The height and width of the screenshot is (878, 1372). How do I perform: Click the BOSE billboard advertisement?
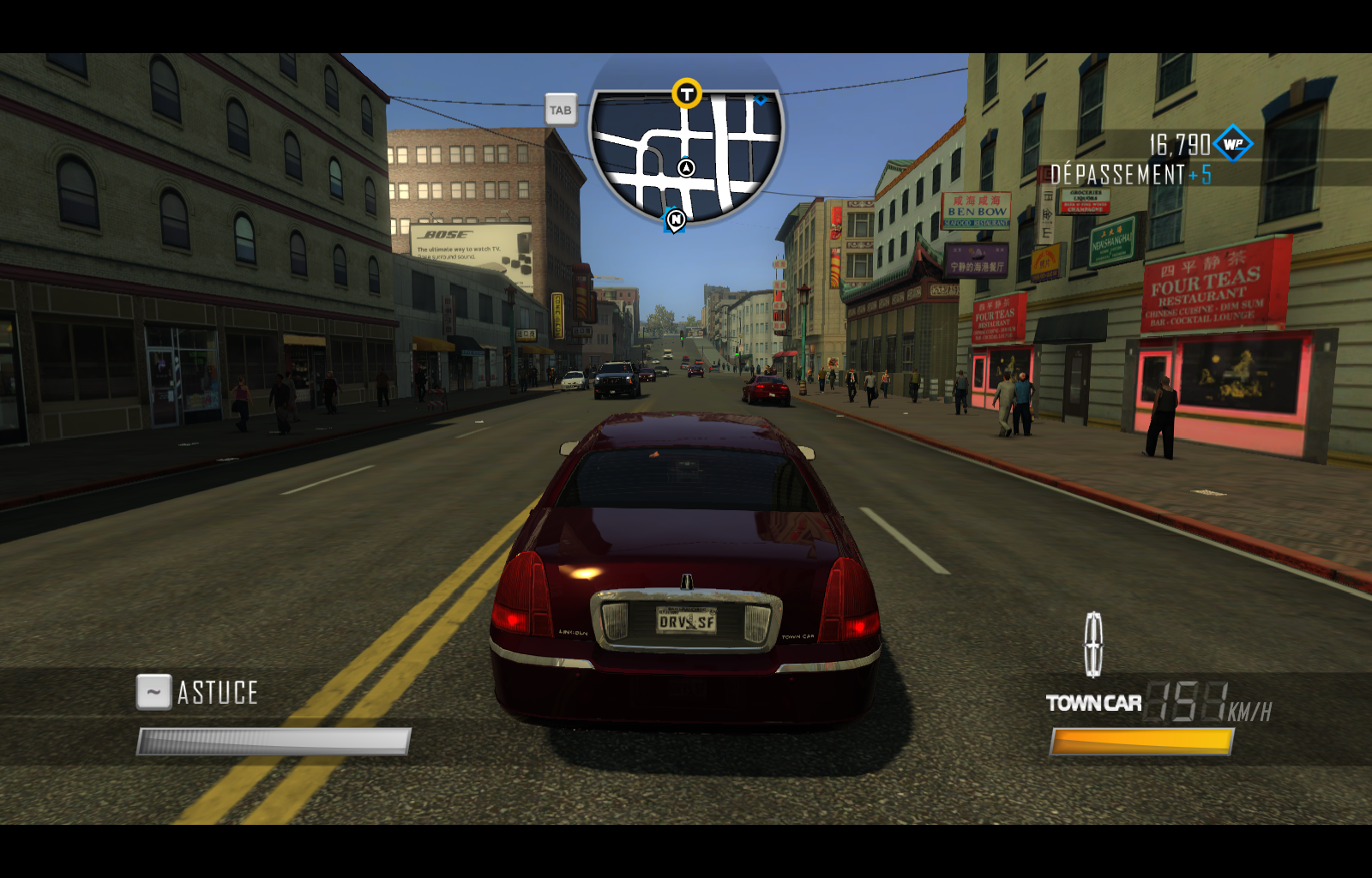coord(467,246)
